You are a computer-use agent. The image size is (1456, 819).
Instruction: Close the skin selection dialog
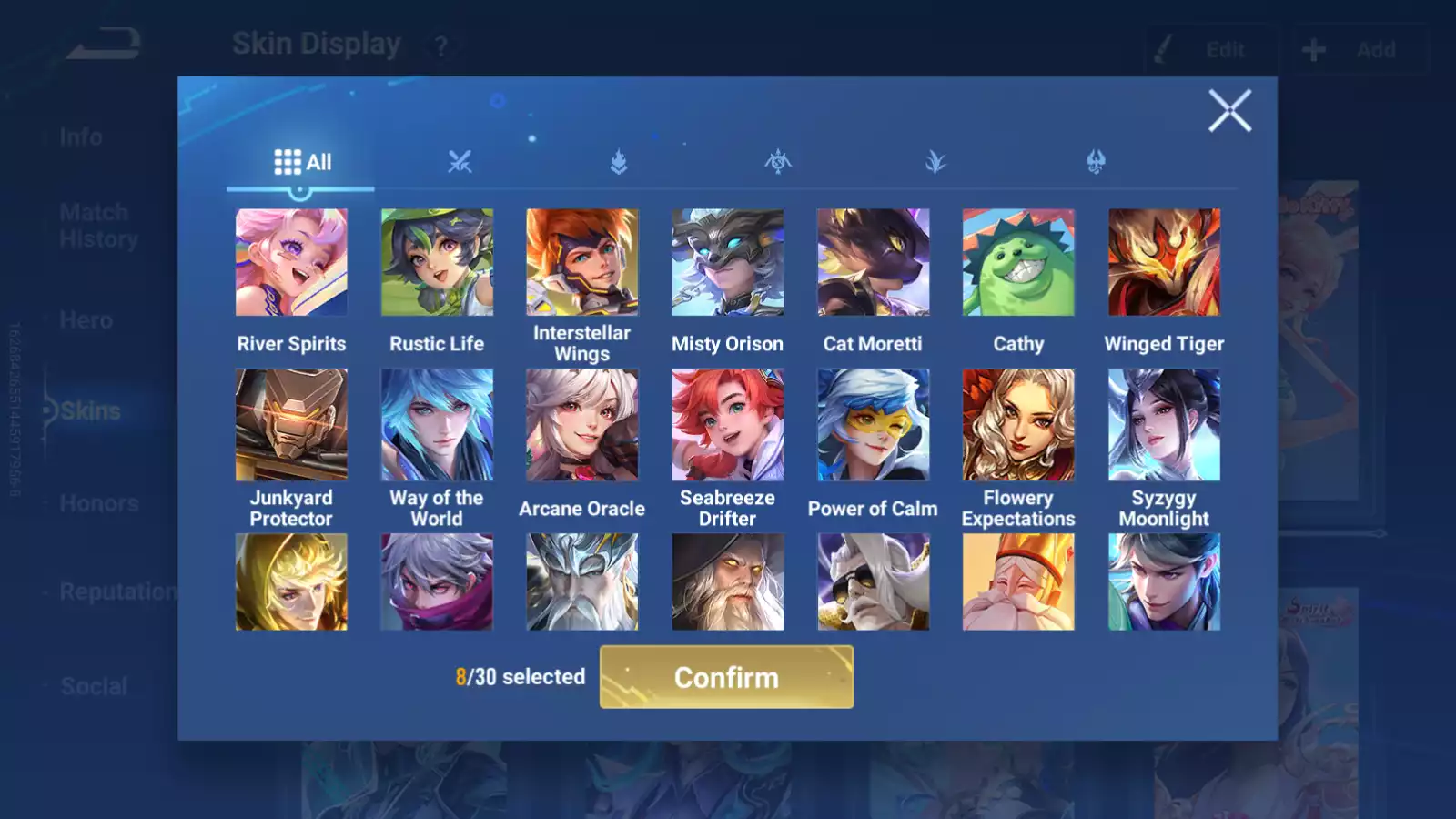(1229, 111)
